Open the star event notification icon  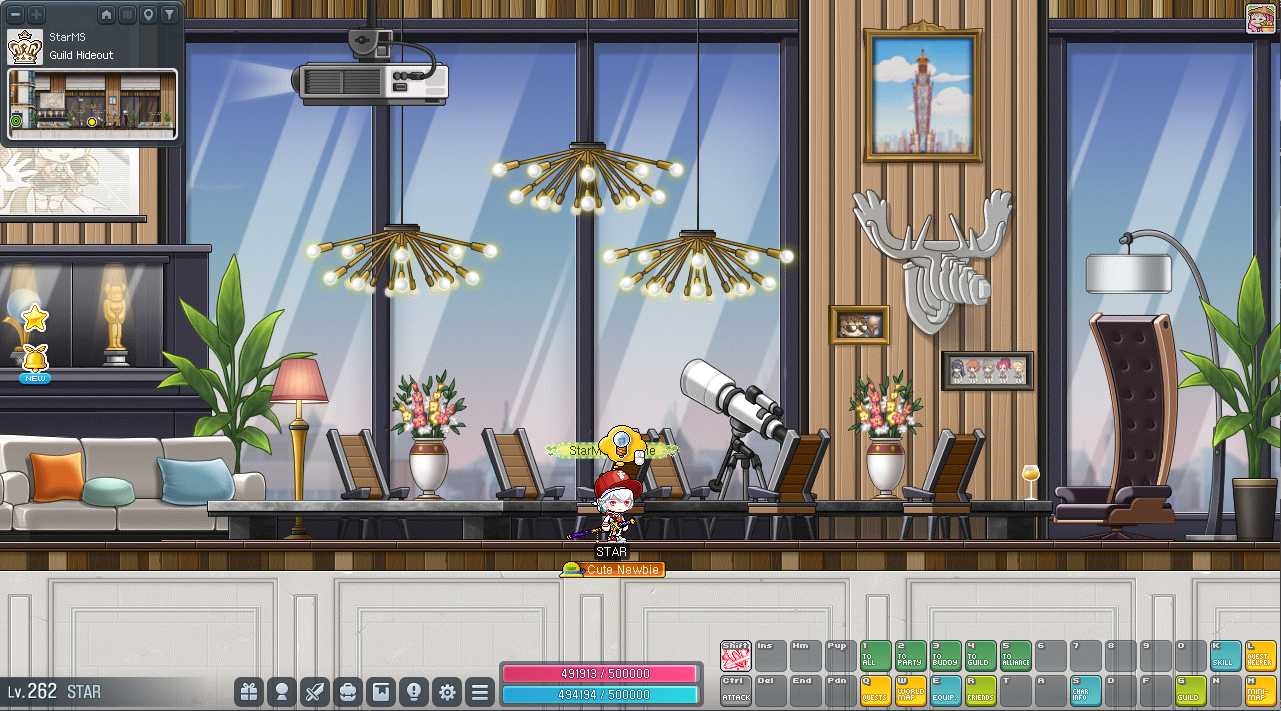pos(35,319)
